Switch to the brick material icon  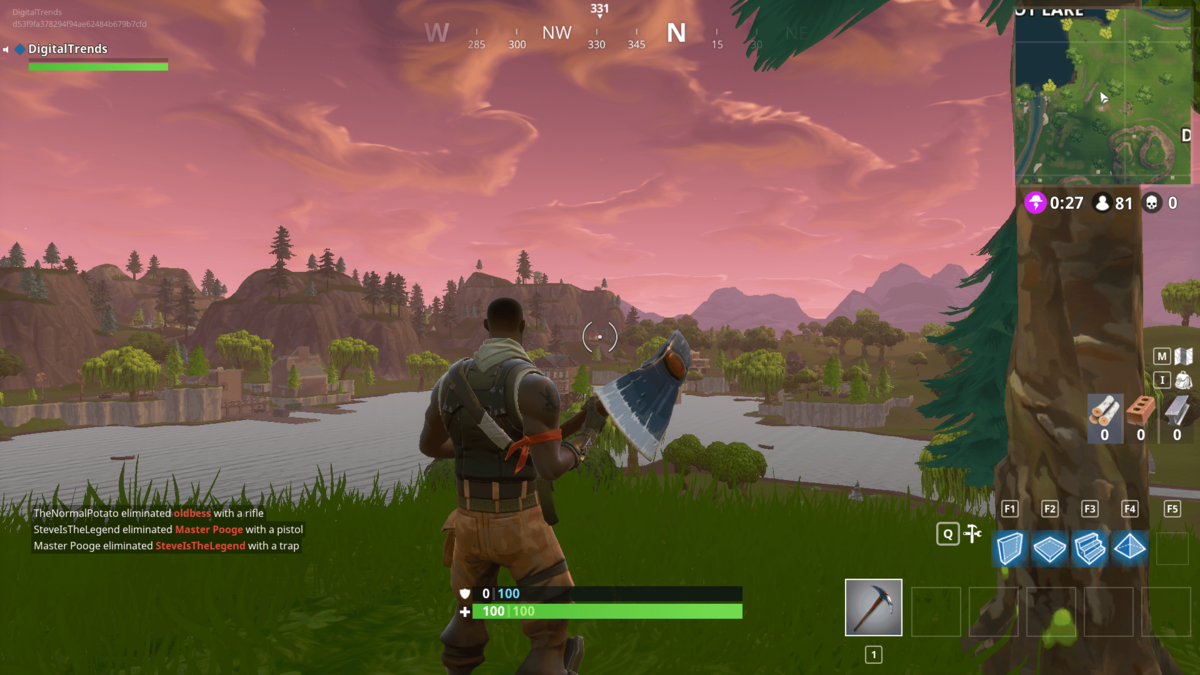pyautogui.click(x=1140, y=411)
